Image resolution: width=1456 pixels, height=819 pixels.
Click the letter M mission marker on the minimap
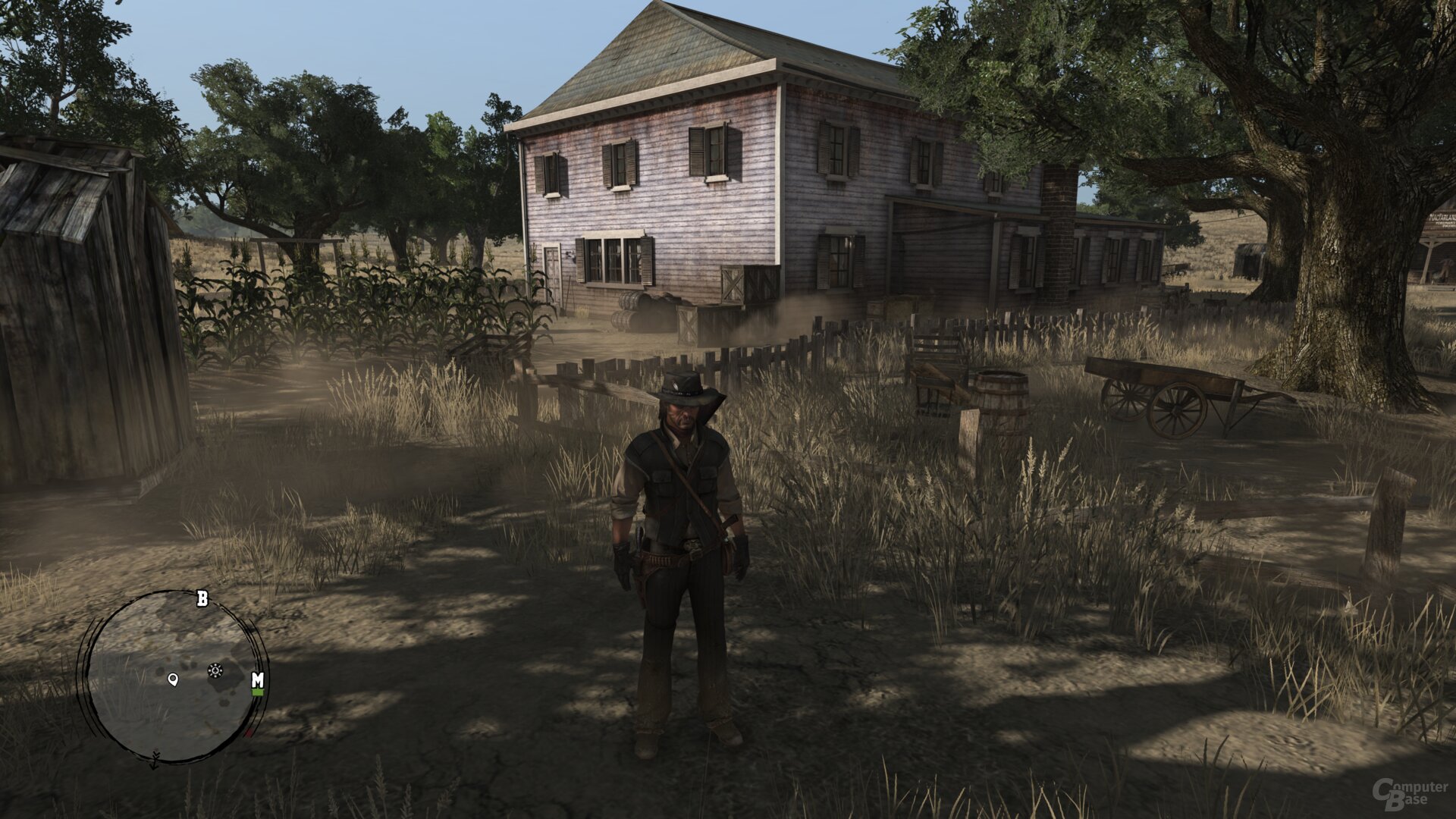coord(258,679)
